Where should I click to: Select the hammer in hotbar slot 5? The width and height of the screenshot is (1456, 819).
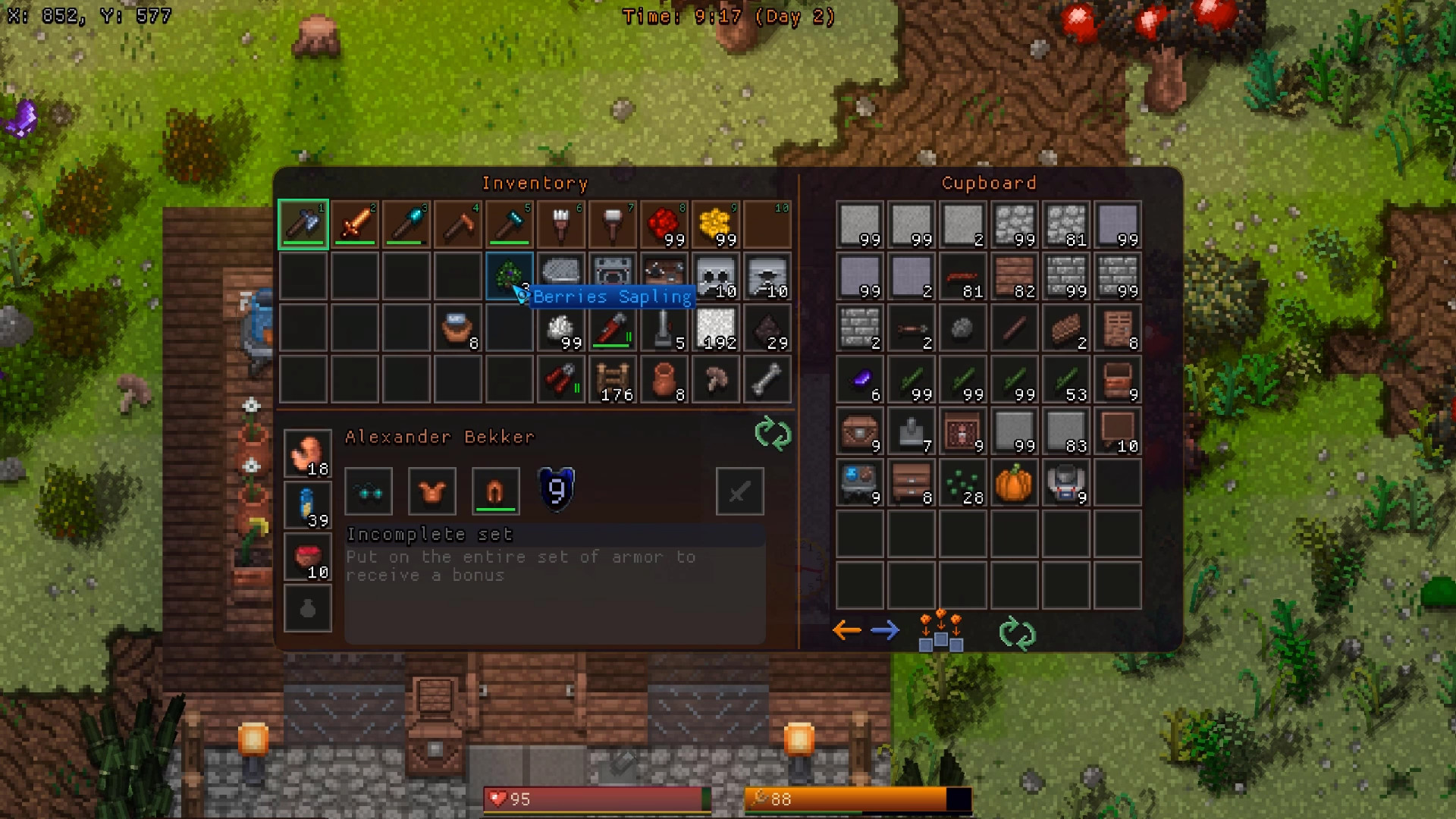[510, 224]
